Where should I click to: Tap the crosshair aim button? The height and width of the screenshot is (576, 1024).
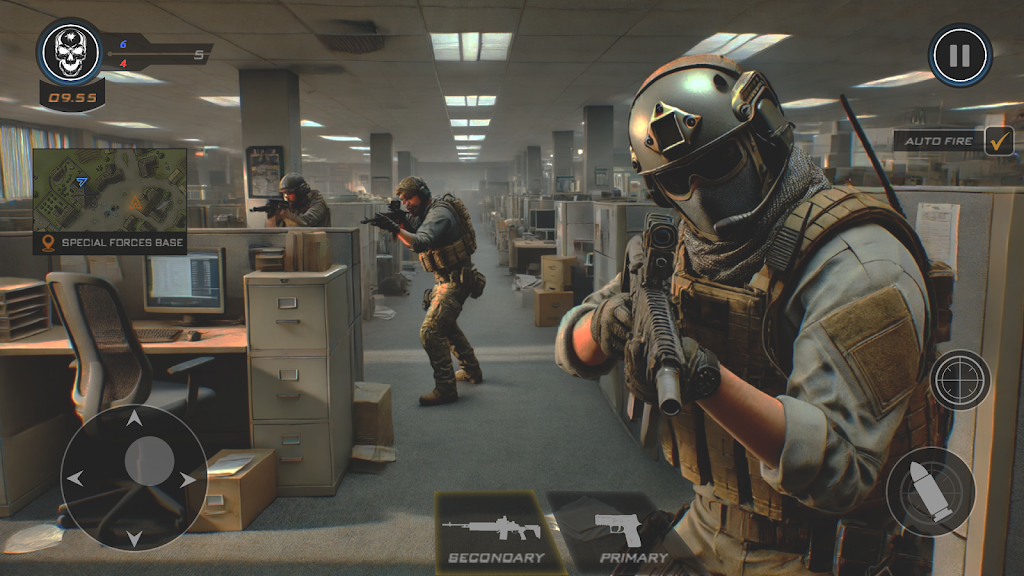coord(960,380)
